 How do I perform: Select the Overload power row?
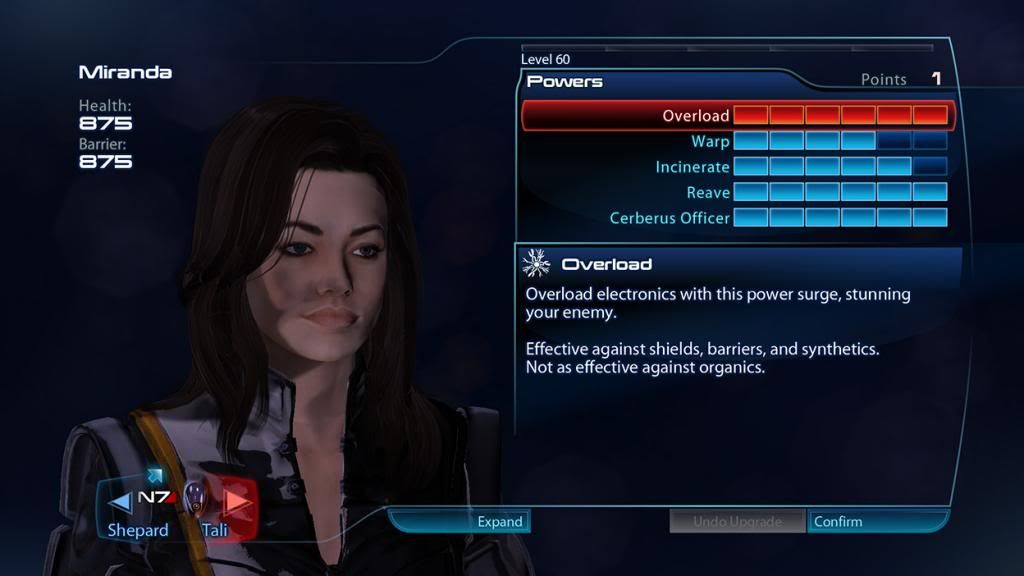[738, 116]
